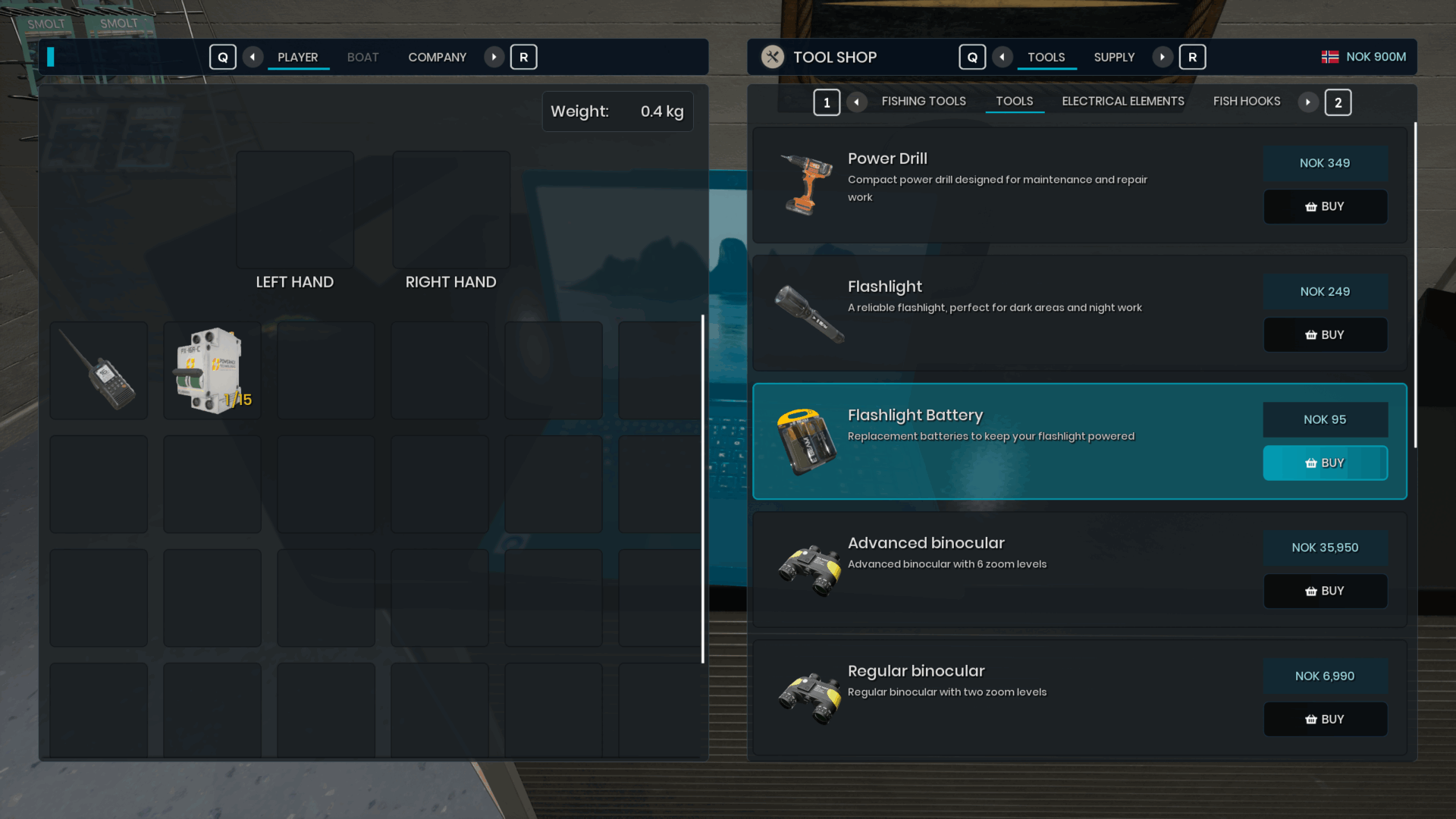
Task: Buy the Advanced binocular
Action: pyautogui.click(x=1325, y=591)
